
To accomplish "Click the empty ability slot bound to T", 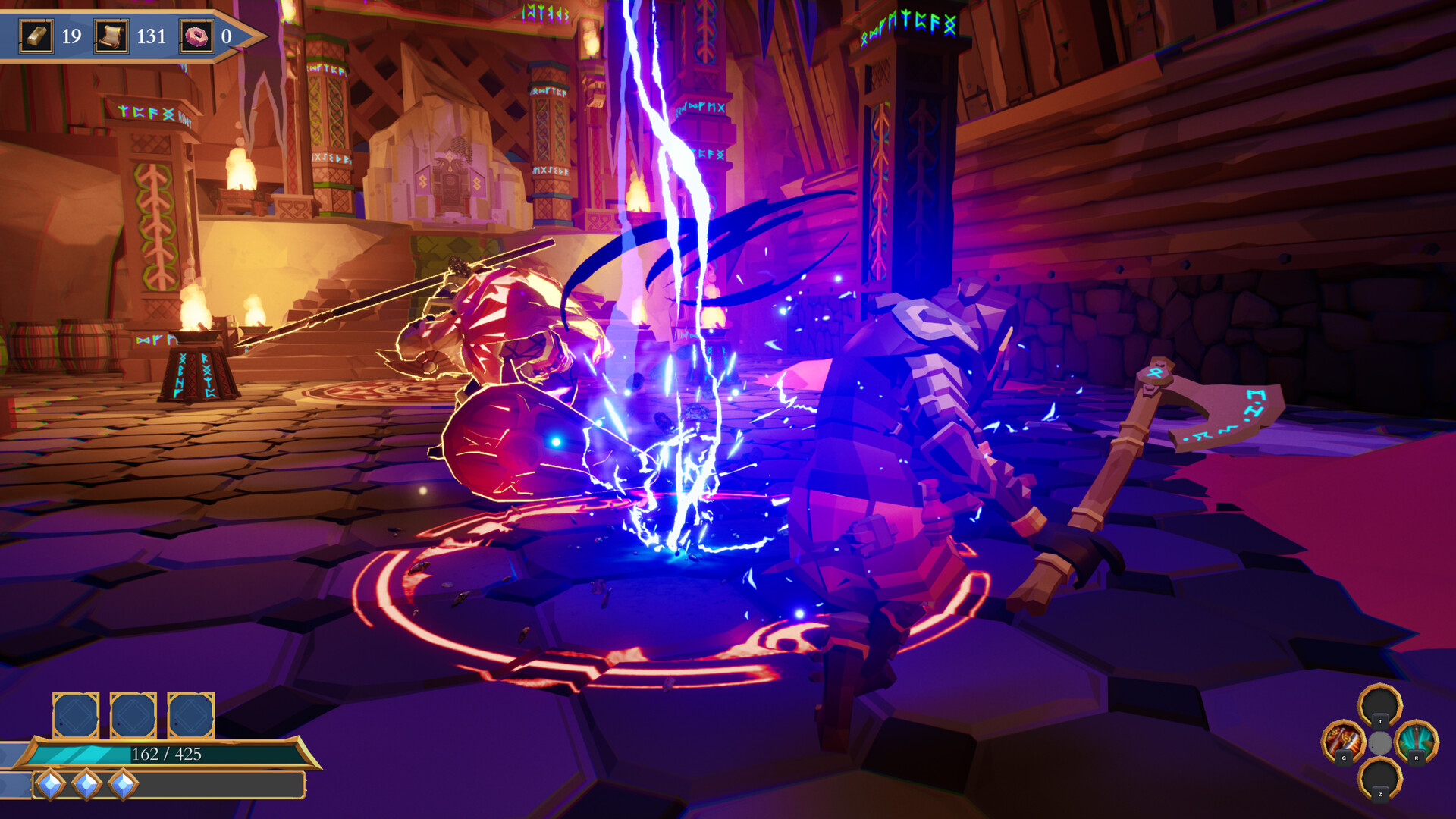I will point(1380,704).
